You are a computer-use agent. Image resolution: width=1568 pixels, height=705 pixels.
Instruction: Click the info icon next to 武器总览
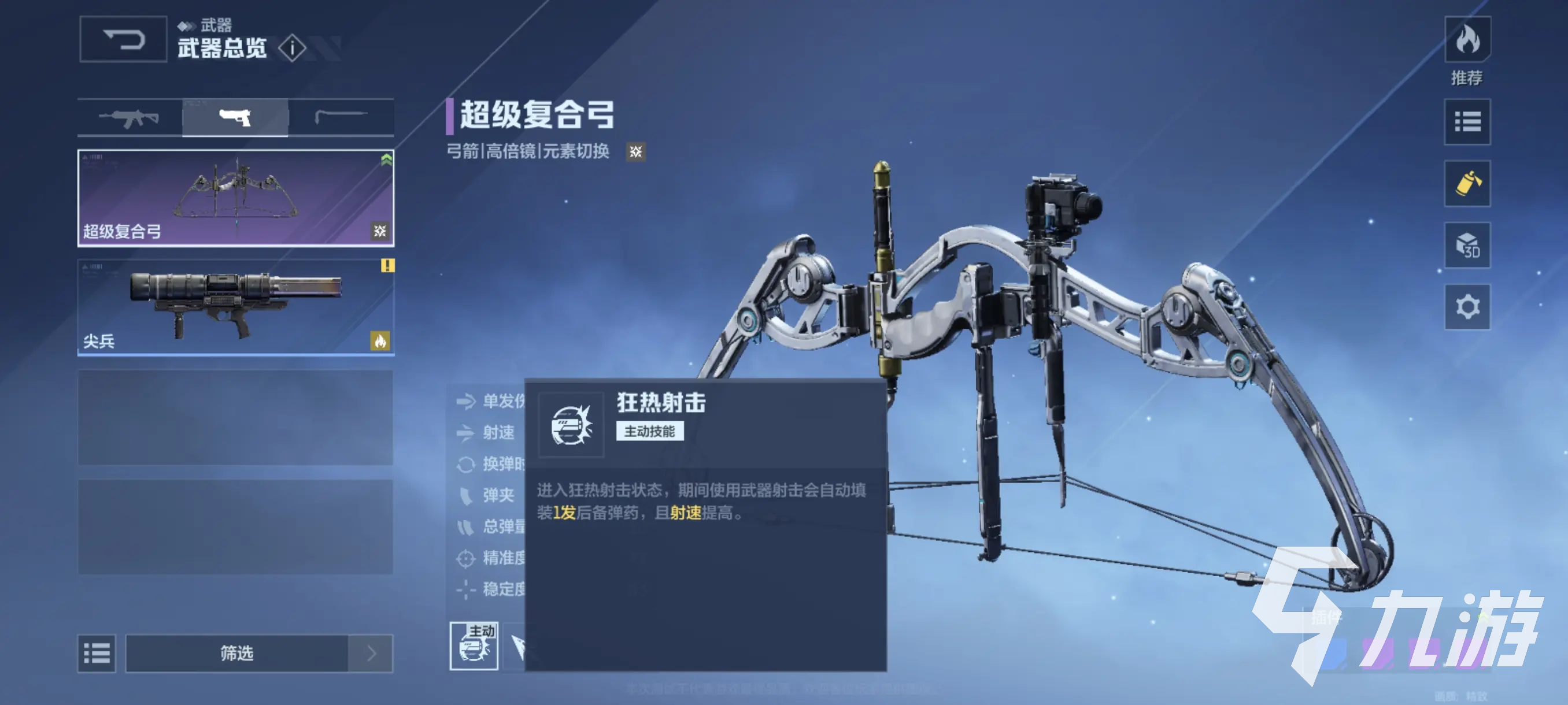pos(293,47)
